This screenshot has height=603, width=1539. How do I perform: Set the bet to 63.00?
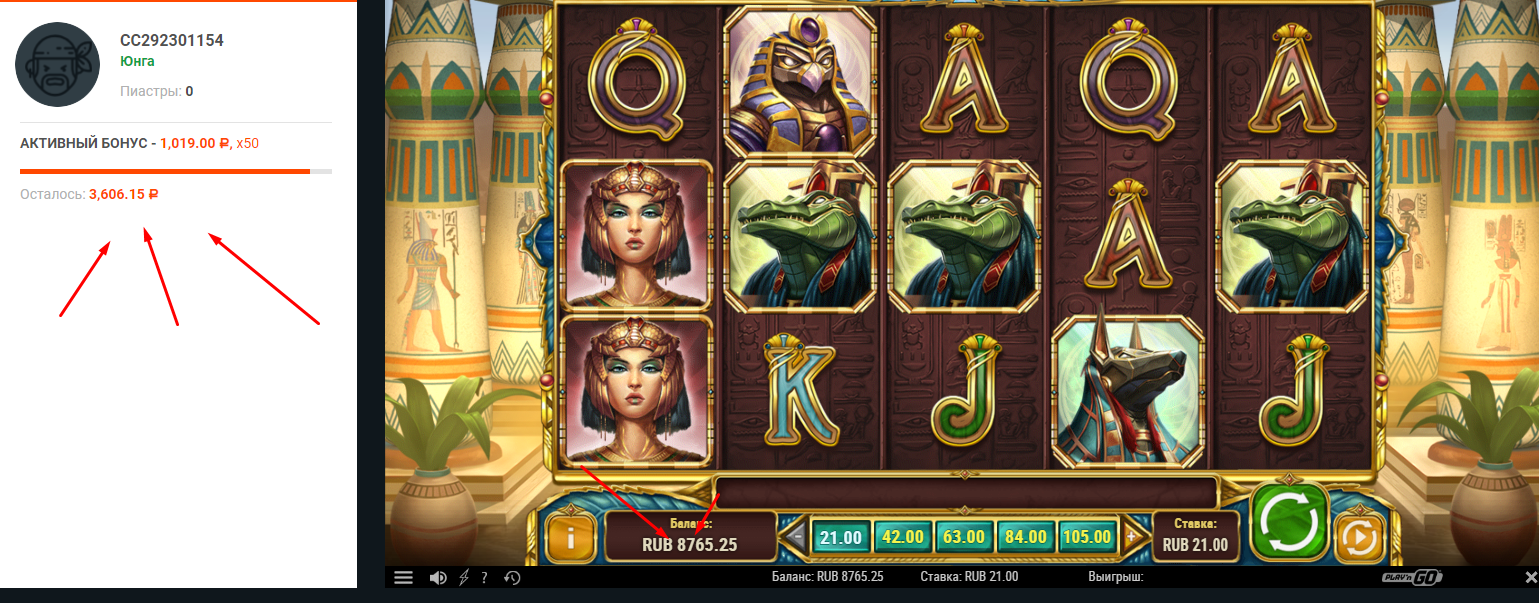(x=964, y=537)
